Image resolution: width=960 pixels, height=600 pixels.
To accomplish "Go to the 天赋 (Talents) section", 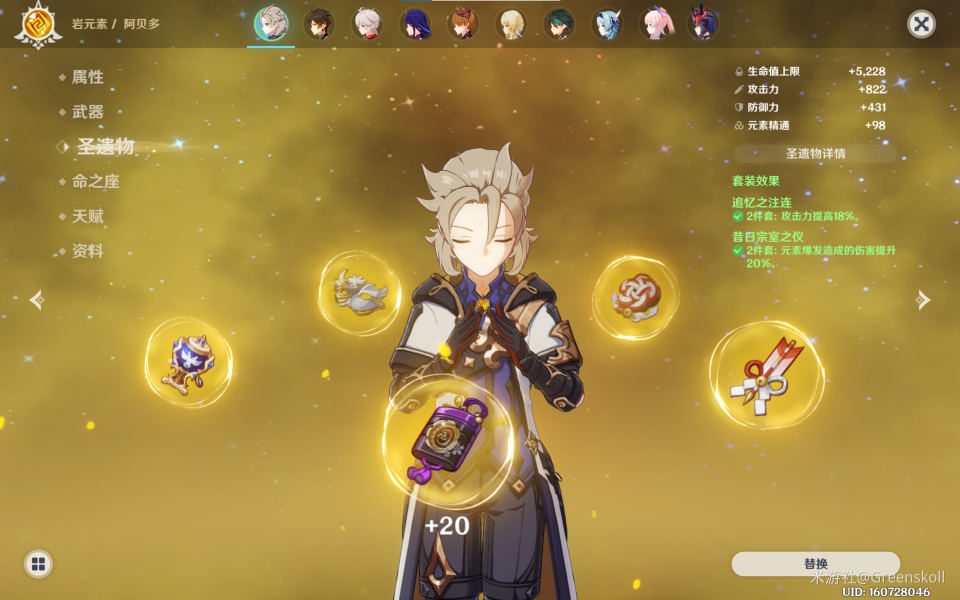I will (87, 216).
